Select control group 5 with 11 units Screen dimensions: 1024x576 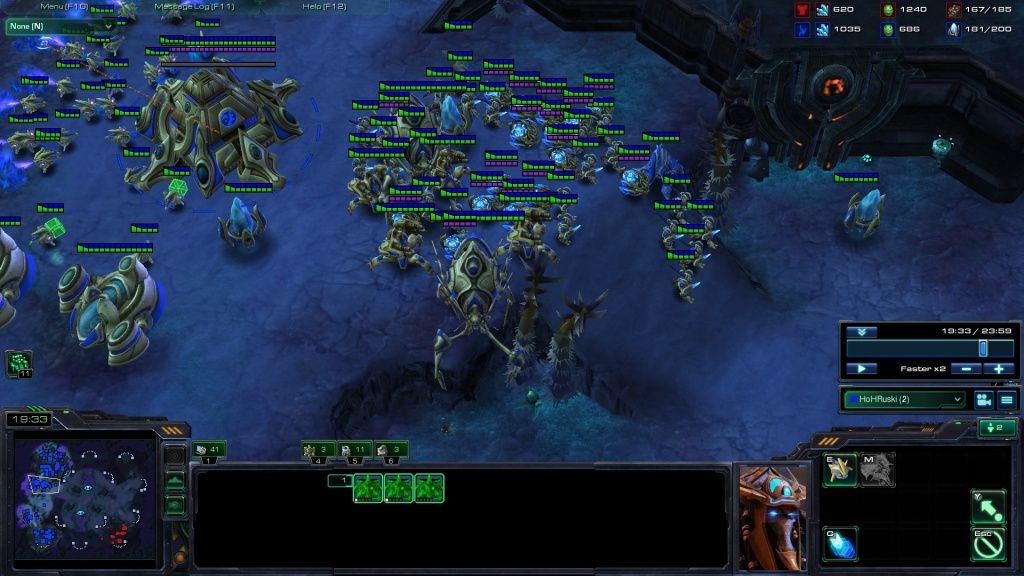click(x=354, y=451)
